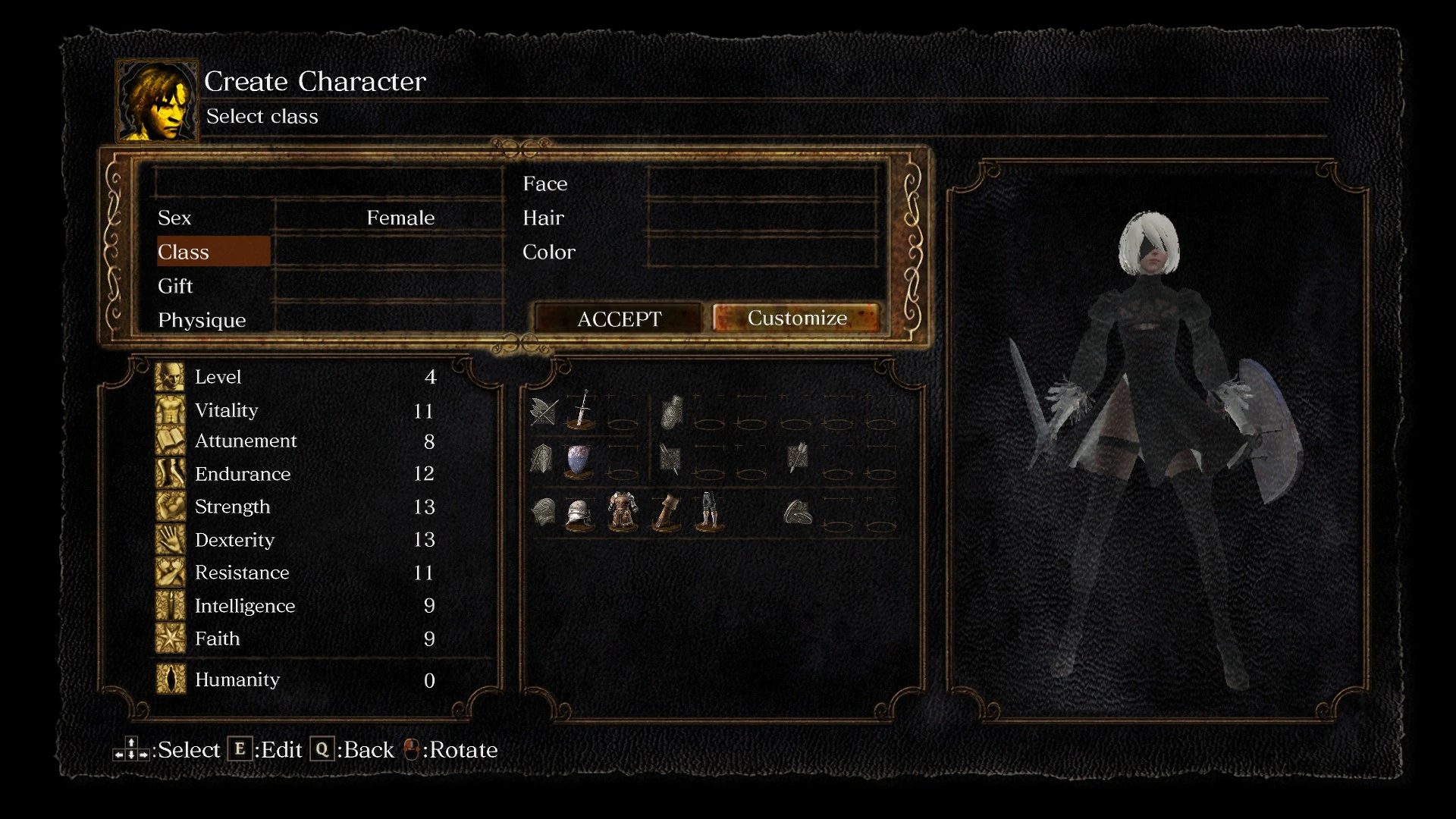Click the Customize button
The image size is (1456, 819).
pyautogui.click(x=797, y=318)
